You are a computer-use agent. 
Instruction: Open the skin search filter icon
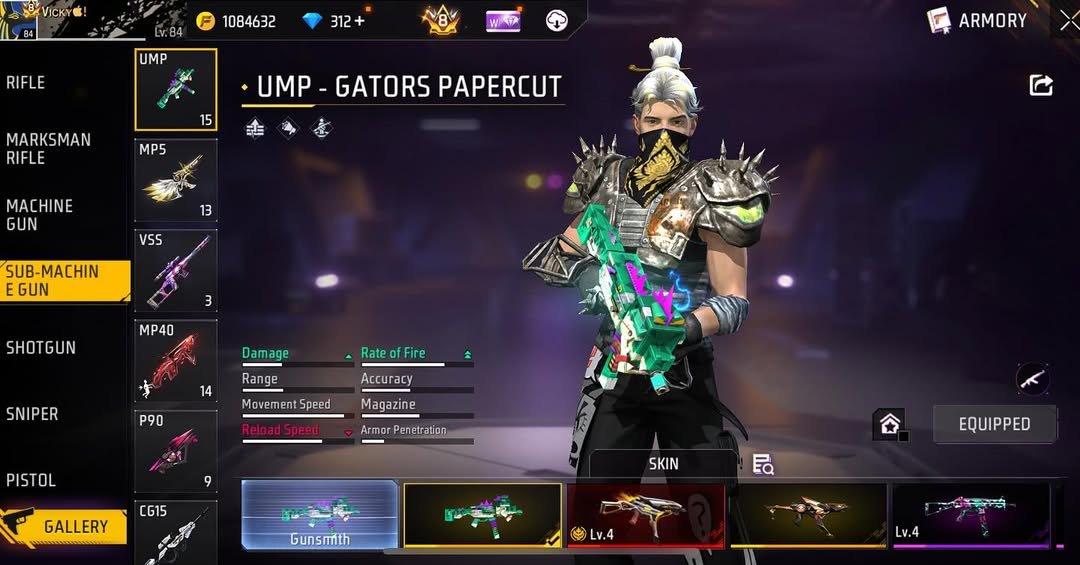point(763,464)
